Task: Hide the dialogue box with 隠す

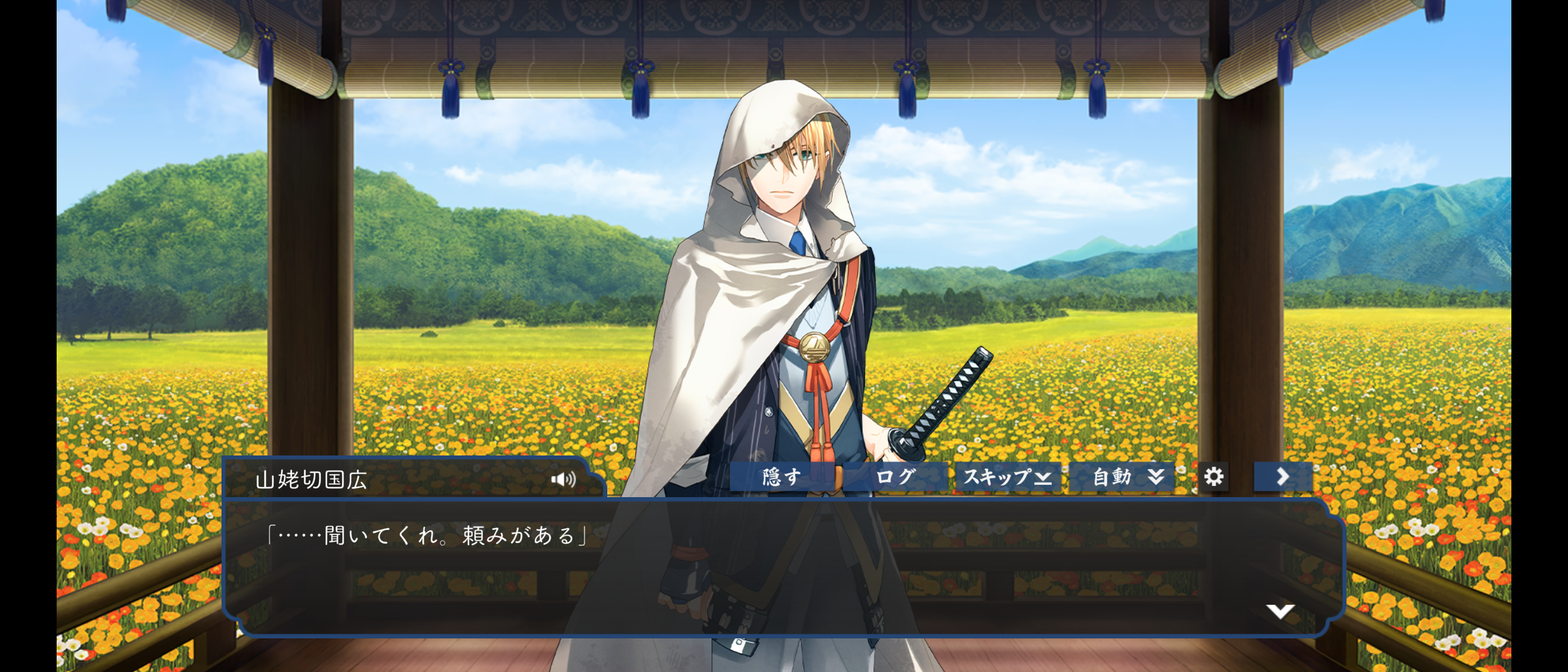Action: click(782, 477)
